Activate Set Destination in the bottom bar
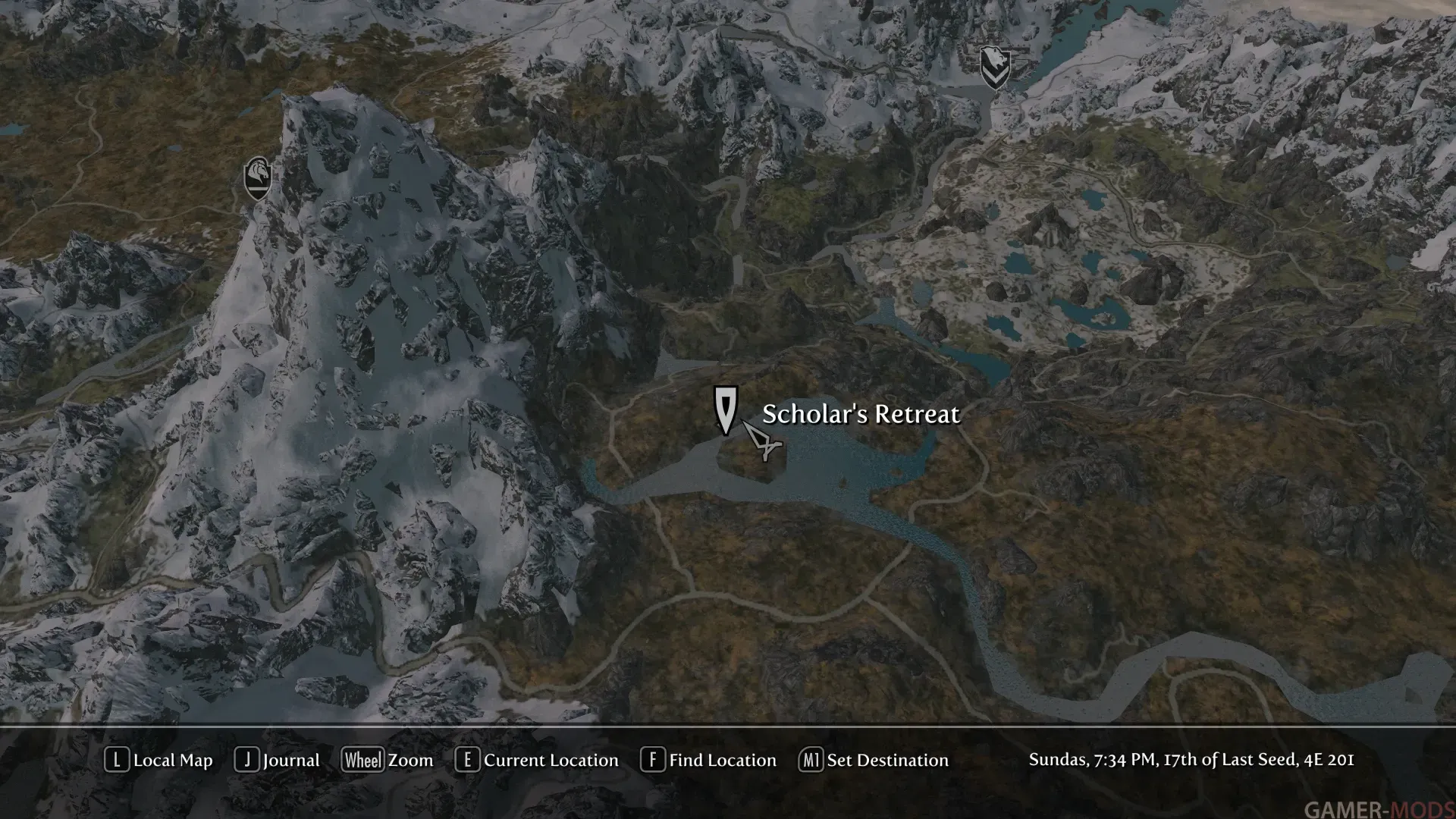Viewport: 1456px width, 819px height. coord(874,760)
